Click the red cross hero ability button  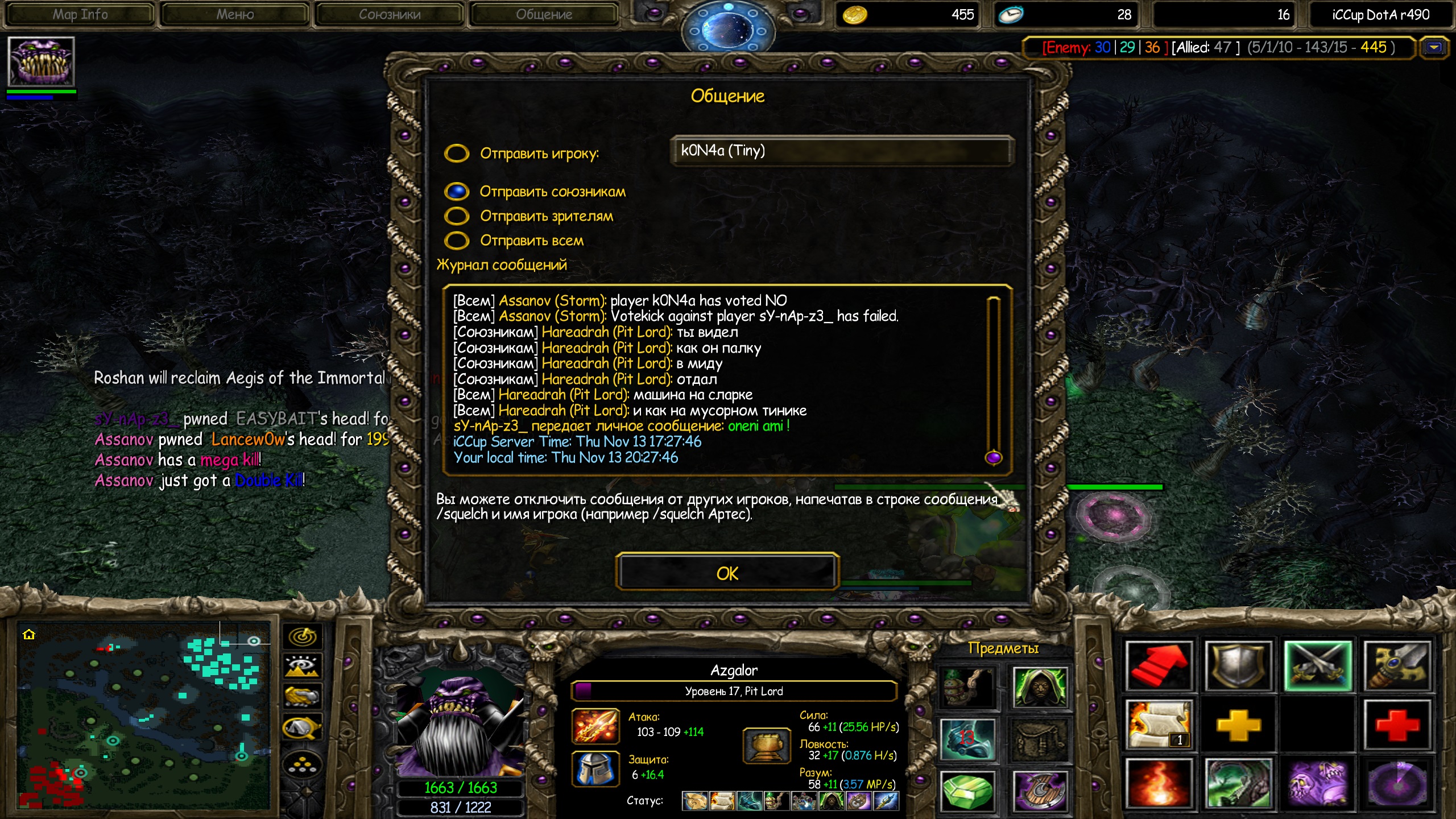coord(1396,725)
